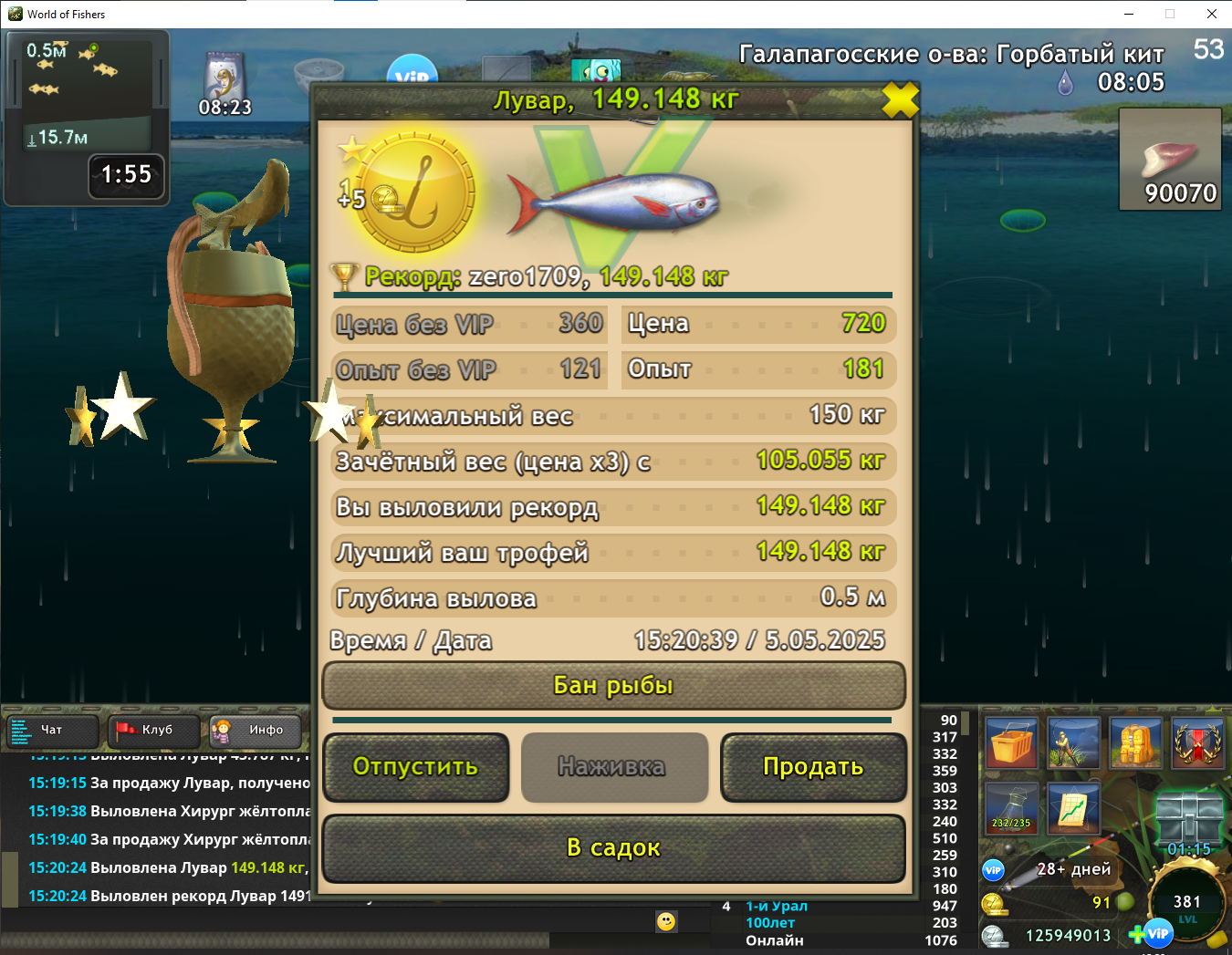This screenshot has width=1232, height=955.
Task: Open the fisherman casting icon
Action: coord(1073,743)
